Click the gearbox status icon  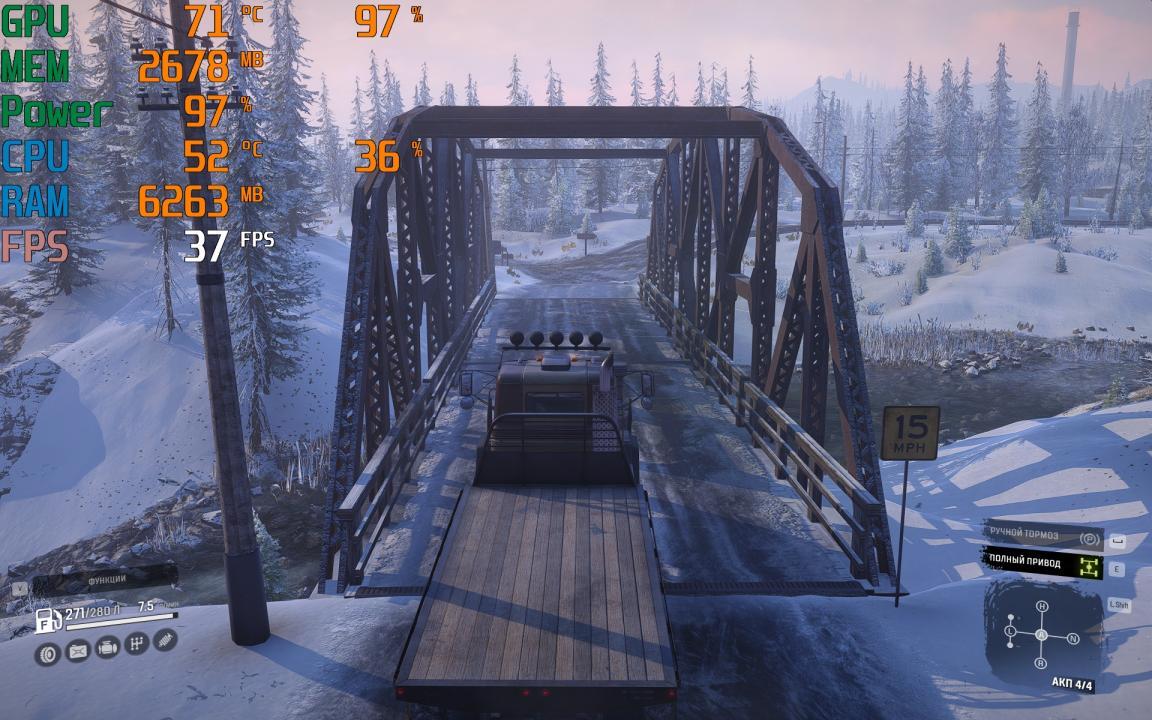point(137,643)
